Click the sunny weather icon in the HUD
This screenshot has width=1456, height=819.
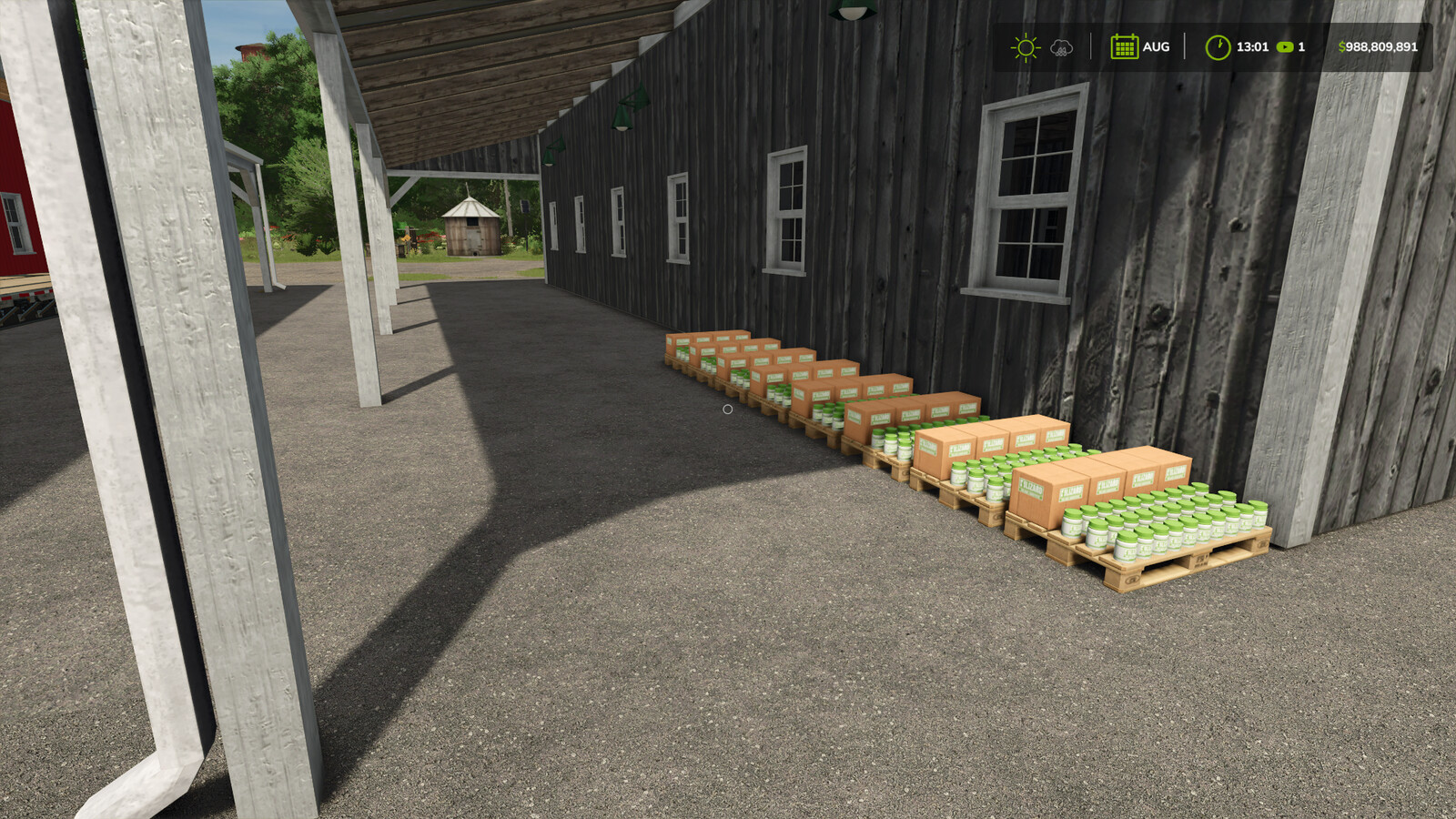(x=1025, y=45)
